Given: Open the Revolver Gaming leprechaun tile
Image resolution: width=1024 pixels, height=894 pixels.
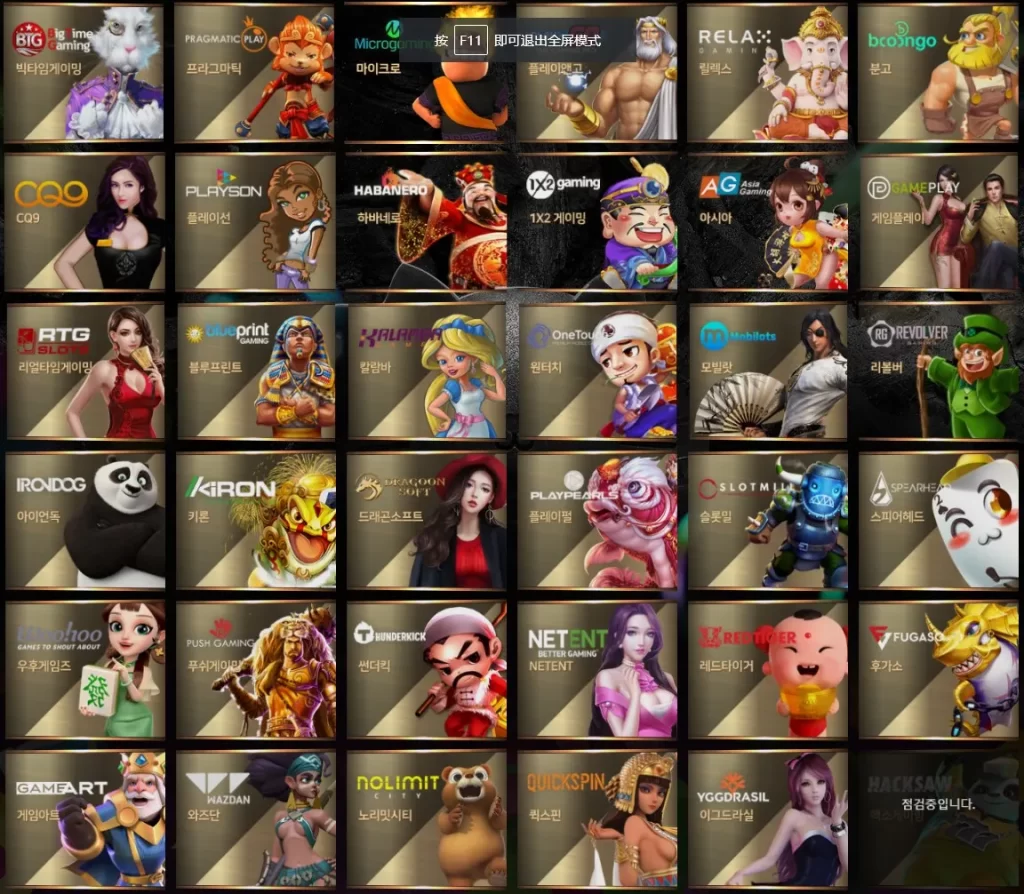Looking at the screenshot, I should coord(937,371).
